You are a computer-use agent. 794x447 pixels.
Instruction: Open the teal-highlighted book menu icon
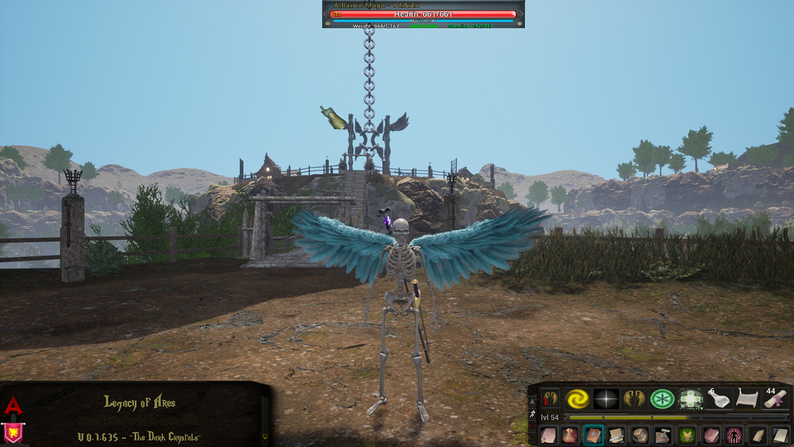tap(594, 435)
